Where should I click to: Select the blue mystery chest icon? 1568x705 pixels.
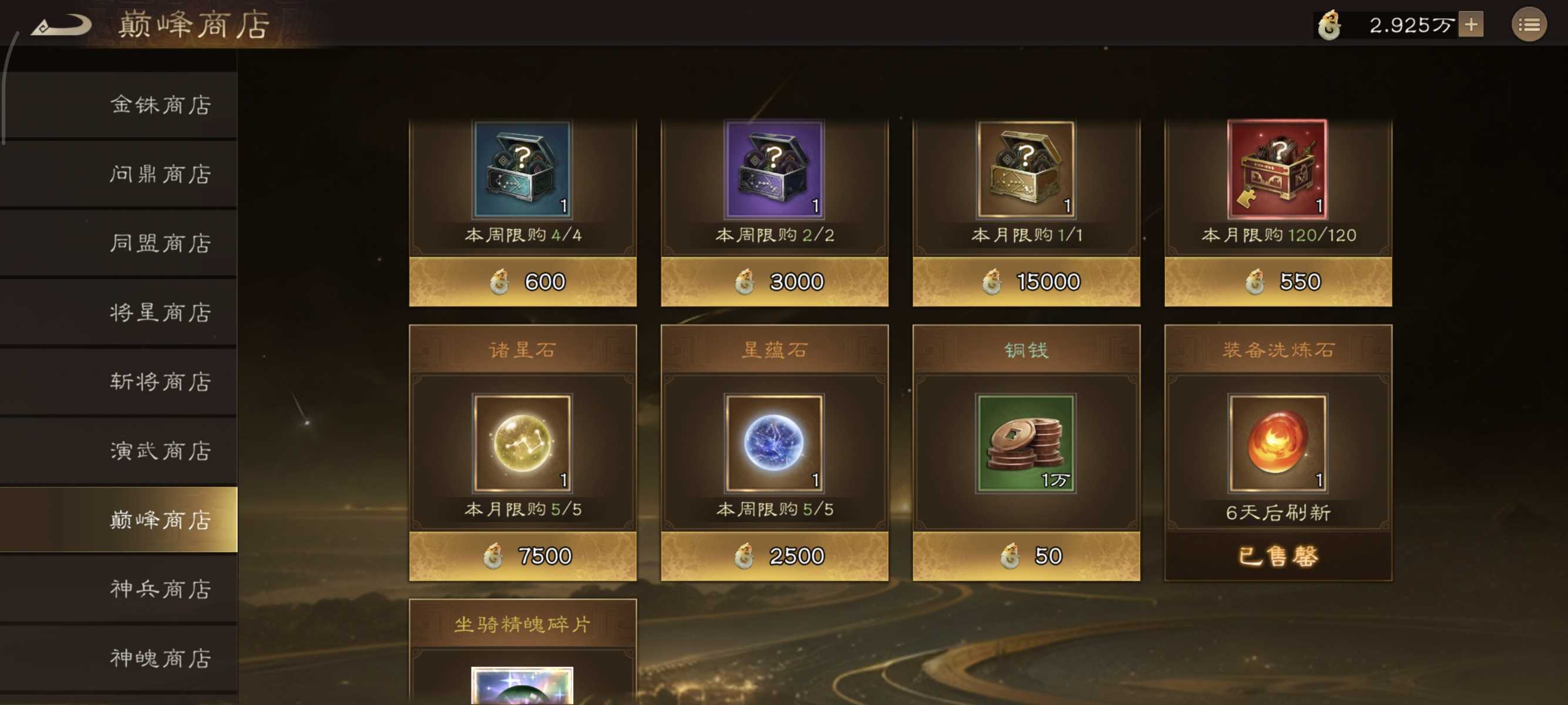tap(522, 170)
